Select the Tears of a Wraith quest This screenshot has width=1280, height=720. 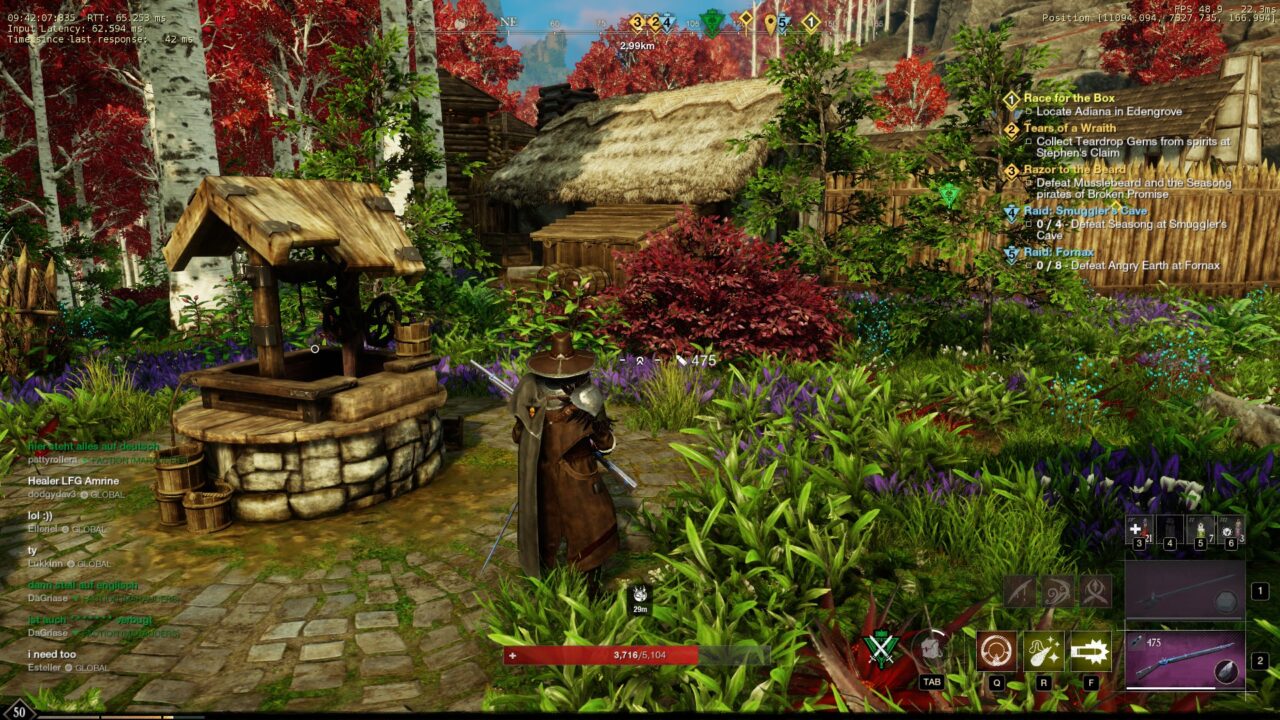point(1070,128)
